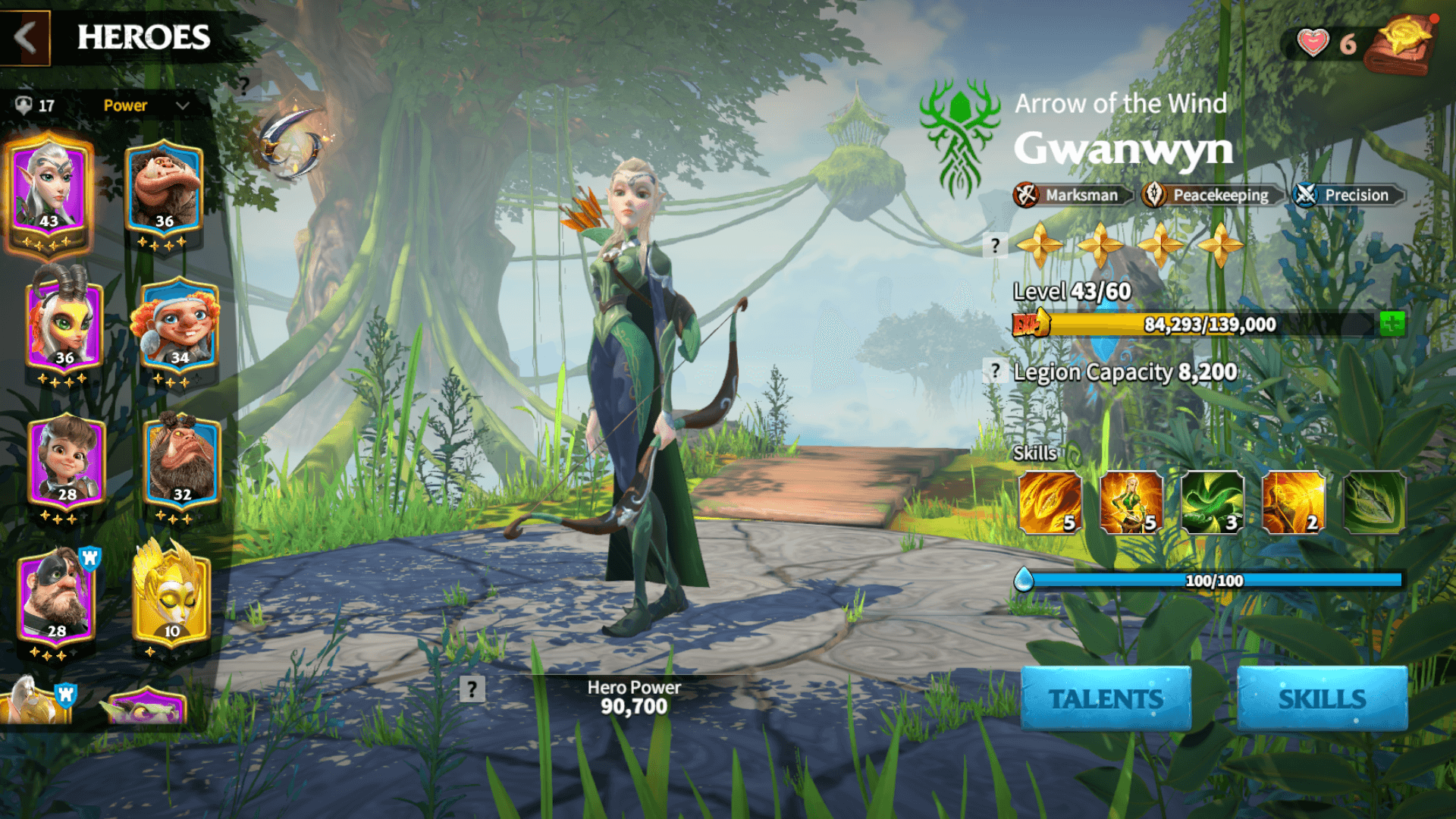The height and width of the screenshot is (819, 1456).
Task: Go back using the arrow beside HEROES
Action: coord(25,37)
